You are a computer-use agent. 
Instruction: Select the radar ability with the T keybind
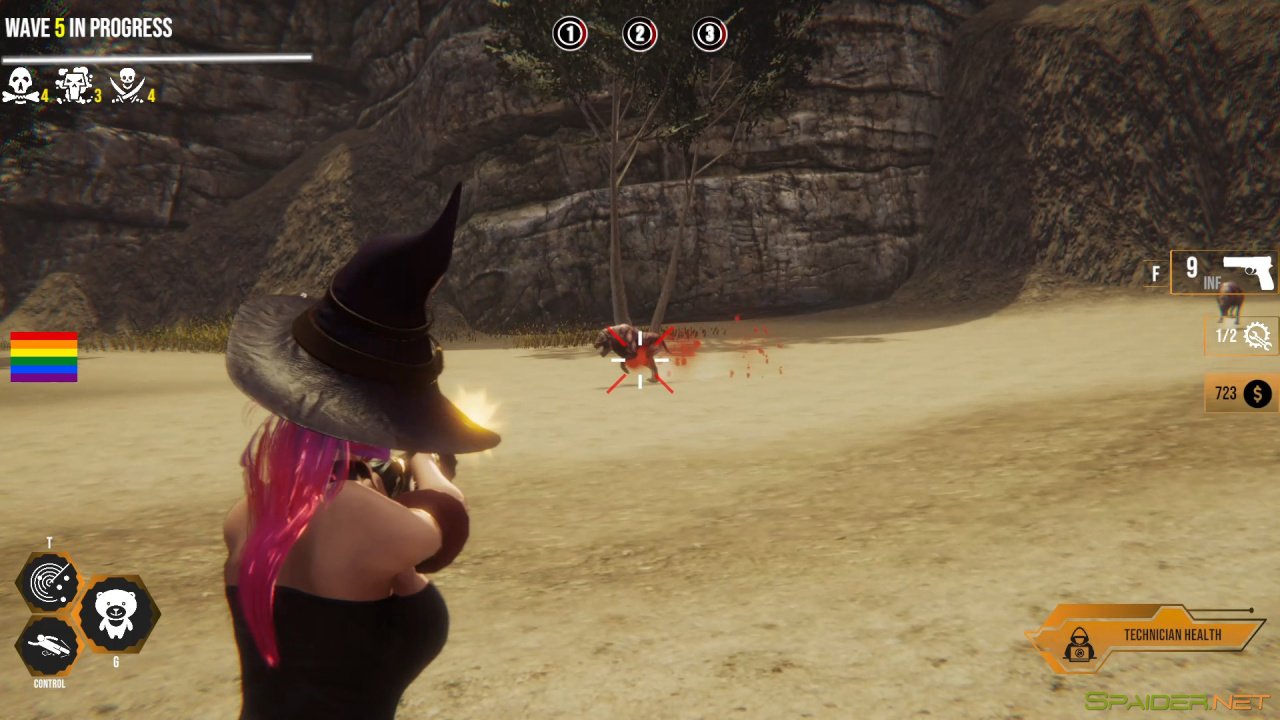pos(53,581)
